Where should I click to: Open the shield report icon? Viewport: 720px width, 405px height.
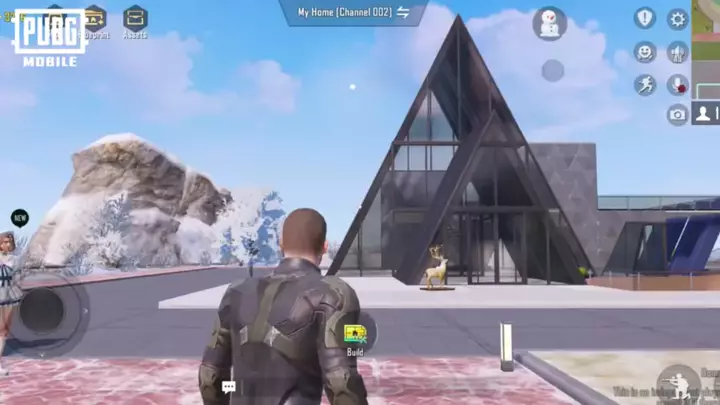pyautogui.click(x=645, y=18)
